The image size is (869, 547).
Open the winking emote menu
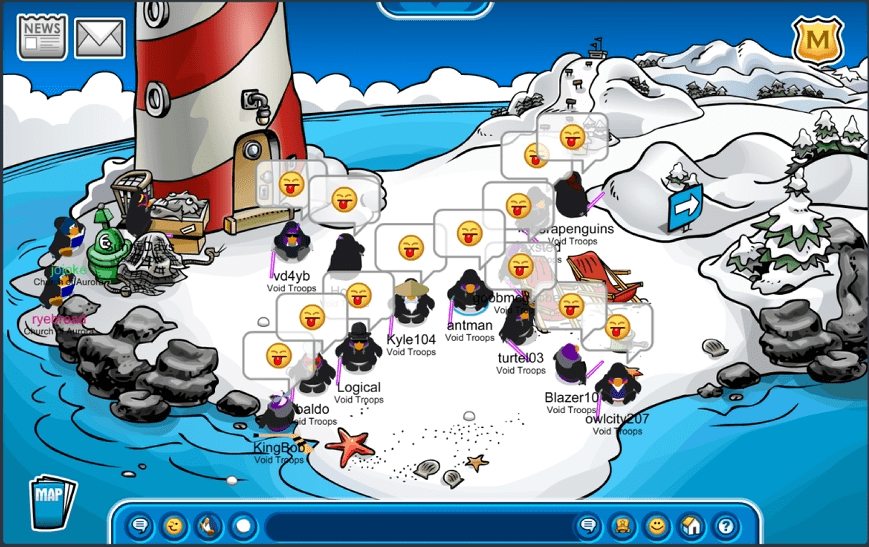pos(174,525)
